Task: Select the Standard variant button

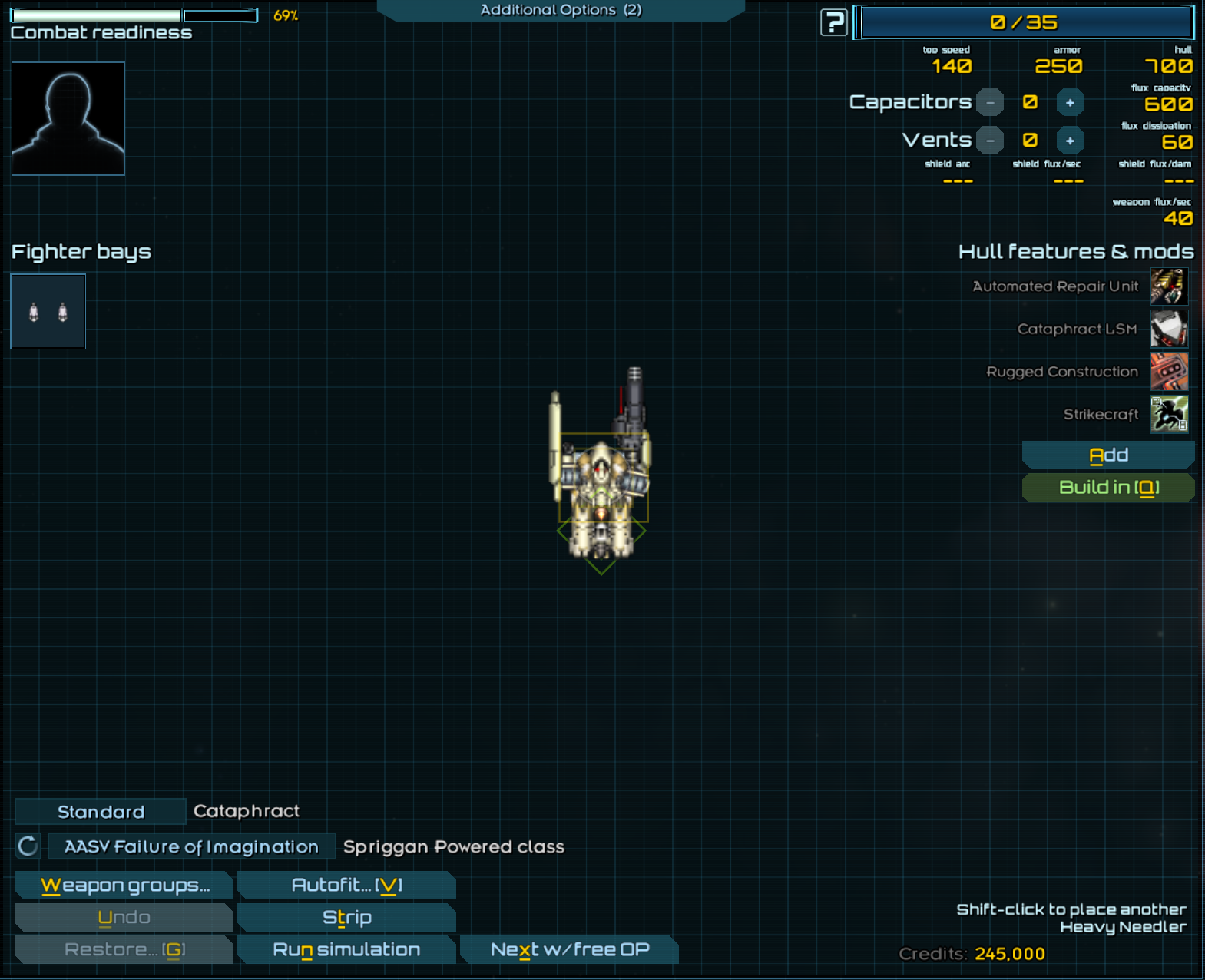Action: tap(101, 812)
